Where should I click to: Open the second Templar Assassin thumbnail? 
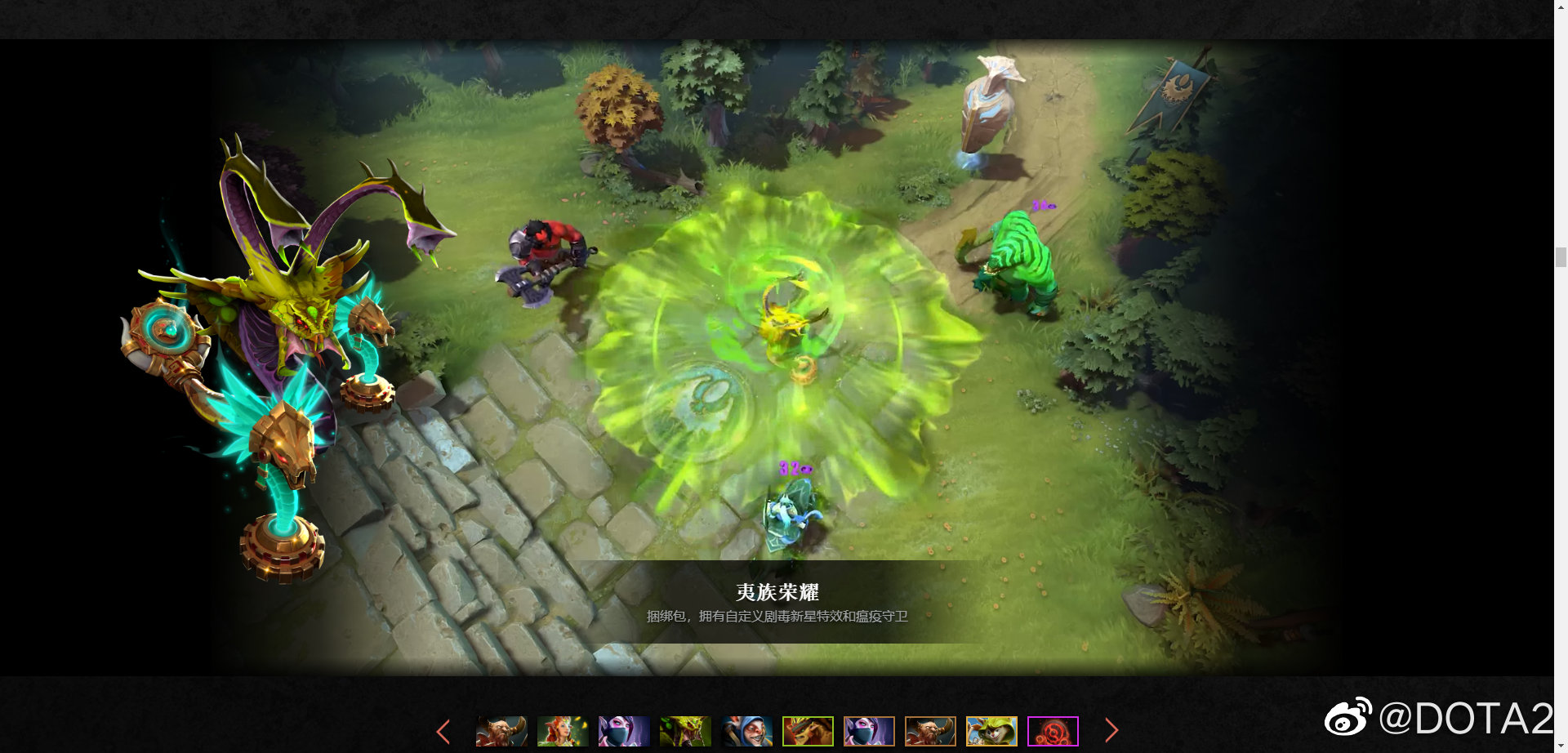coord(868,731)
